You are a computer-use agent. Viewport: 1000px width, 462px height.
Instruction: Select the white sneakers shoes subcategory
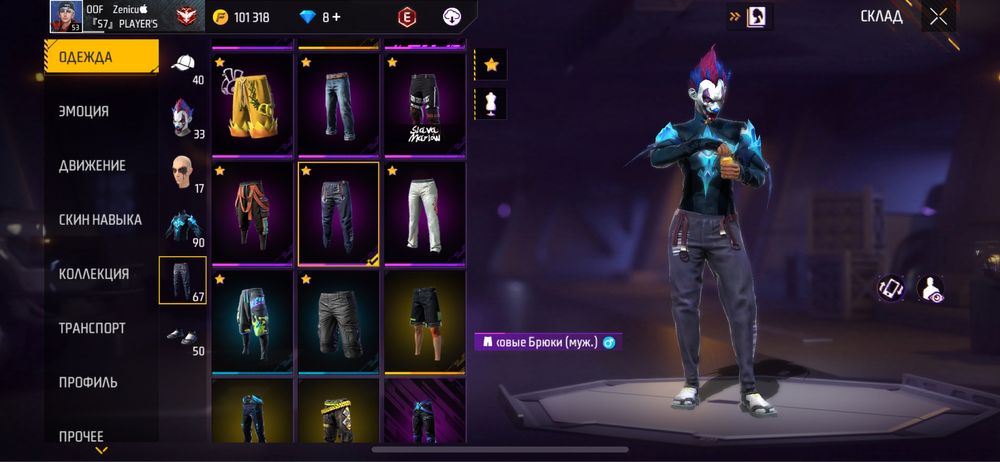[182, 336]
